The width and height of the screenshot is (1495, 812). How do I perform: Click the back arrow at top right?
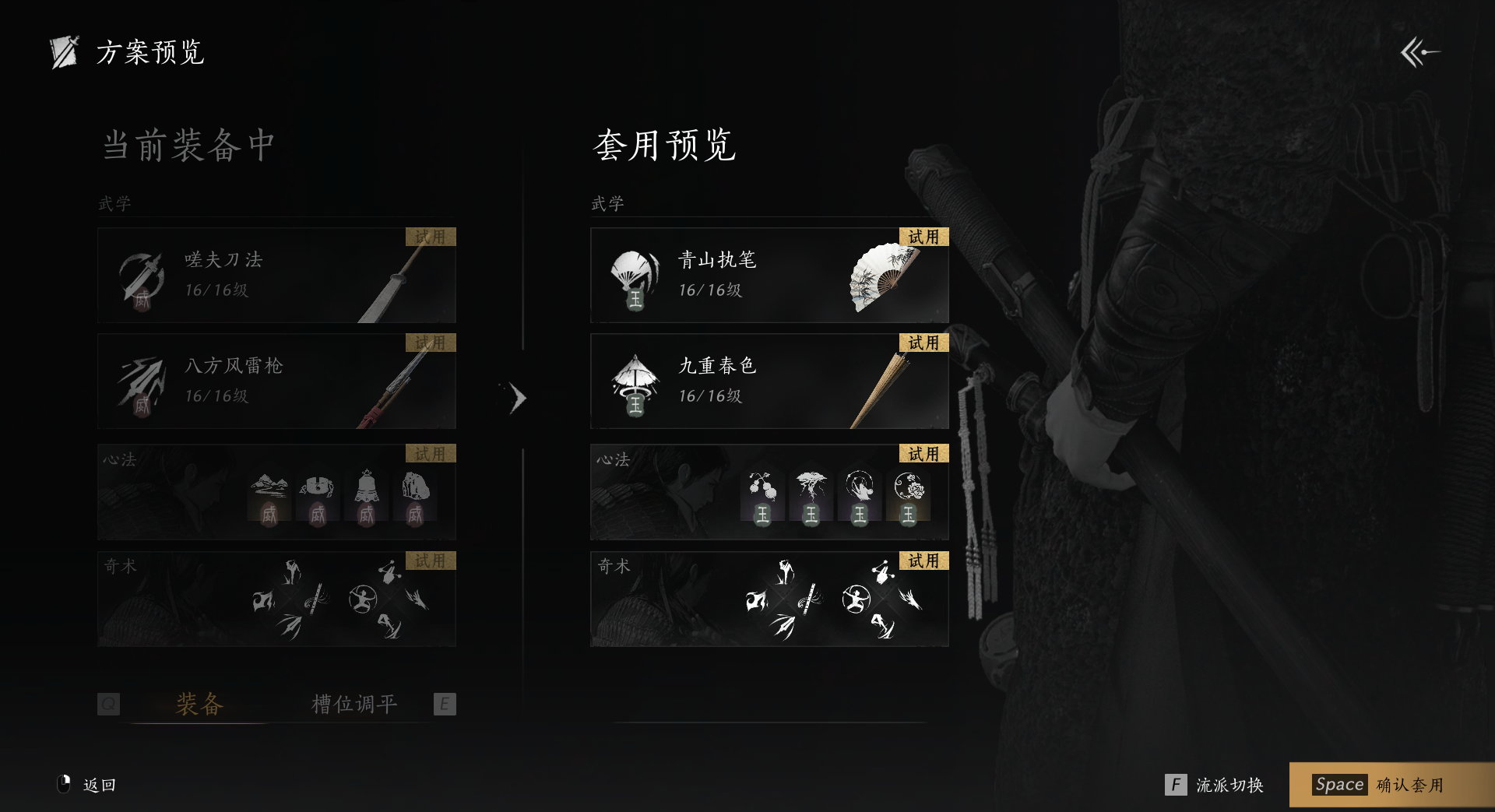[x=1419, y=53]
